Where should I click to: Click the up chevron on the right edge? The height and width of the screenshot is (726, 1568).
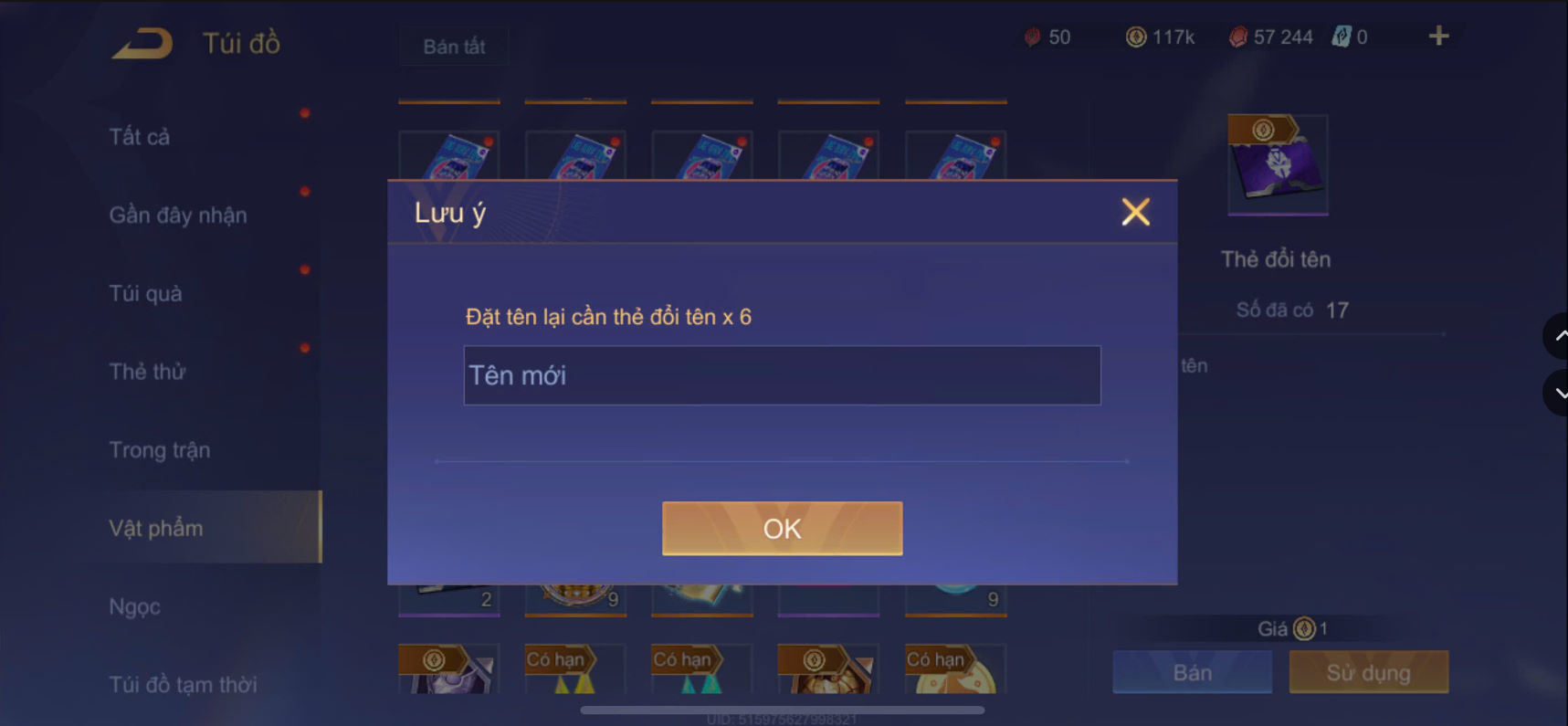click(x=1558, y=336)
